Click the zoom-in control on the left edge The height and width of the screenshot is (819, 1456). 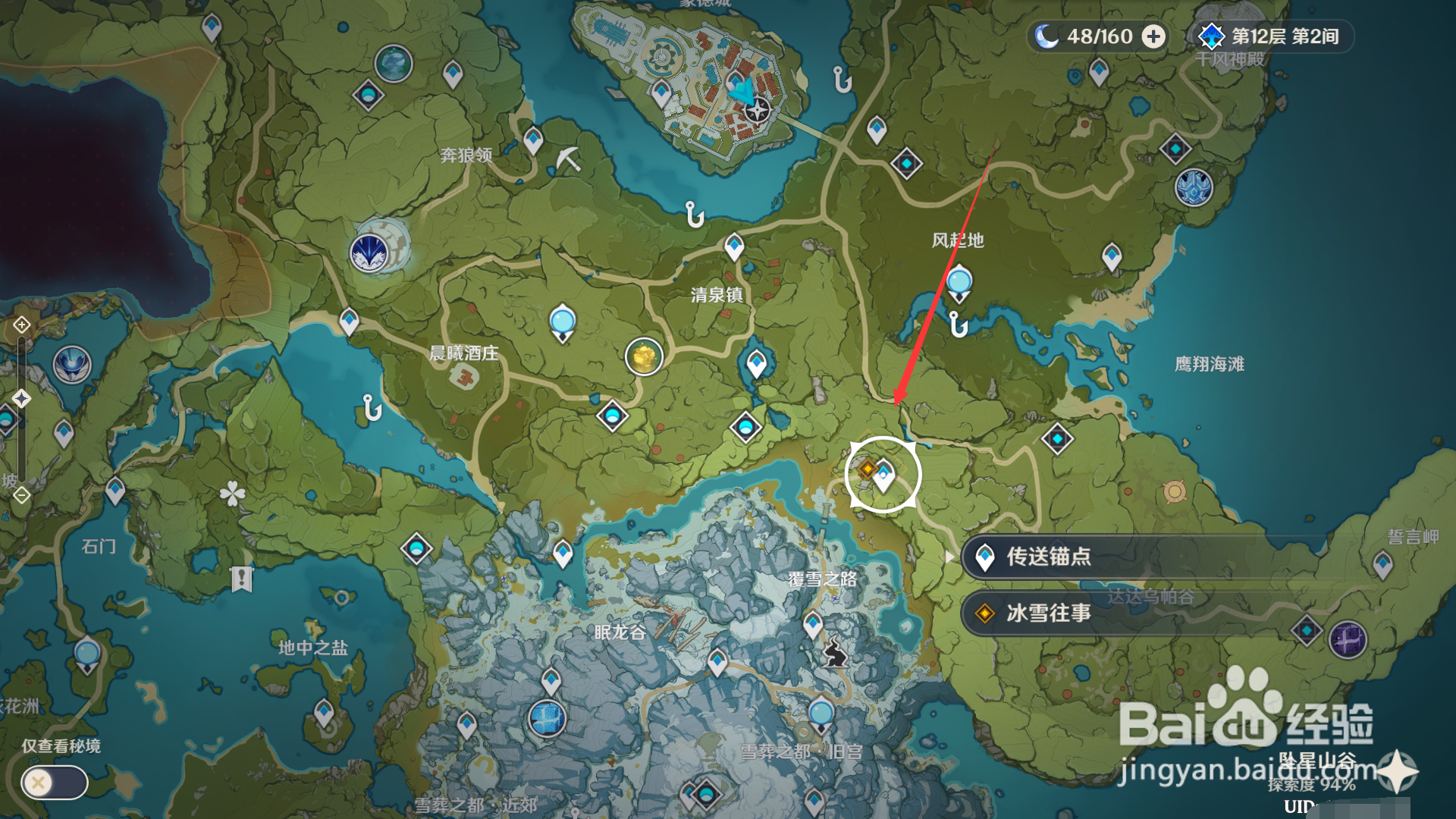(21, 324)
